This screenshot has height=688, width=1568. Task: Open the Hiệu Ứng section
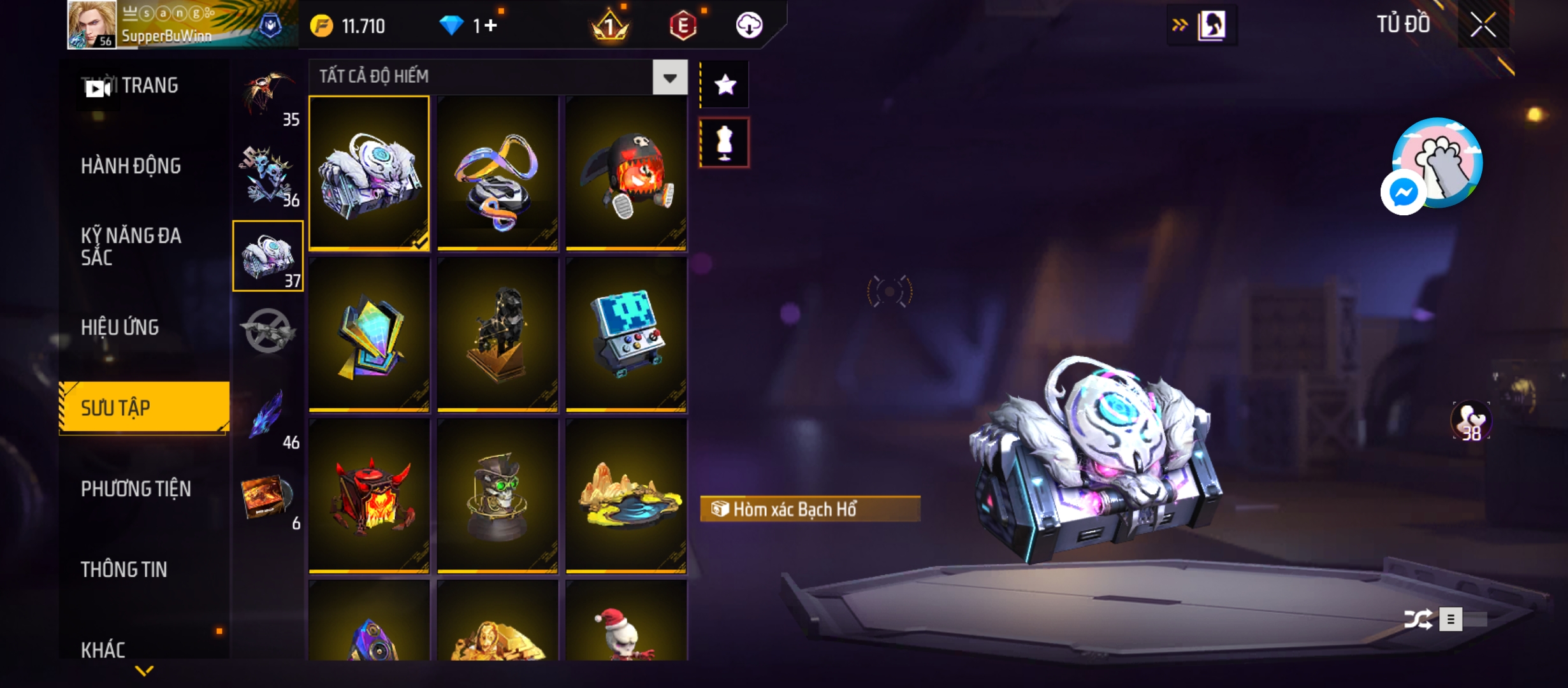[x=120, y=327]
